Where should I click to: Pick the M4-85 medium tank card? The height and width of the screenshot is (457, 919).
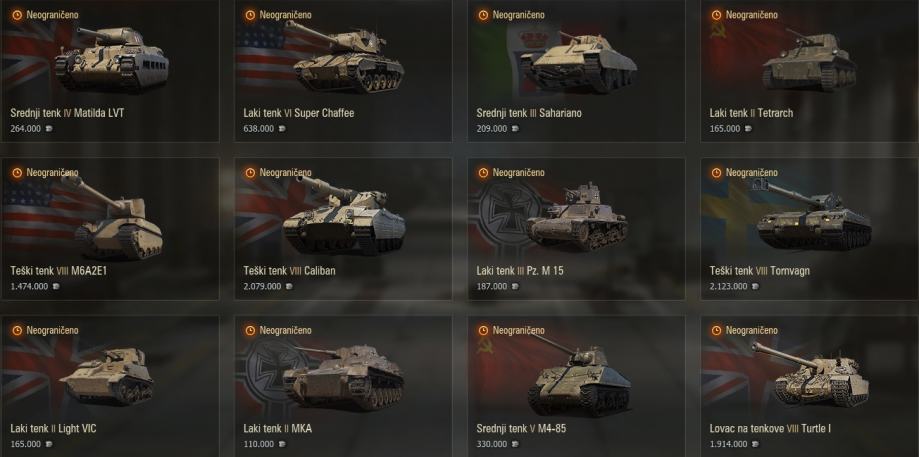click(576, 385)
